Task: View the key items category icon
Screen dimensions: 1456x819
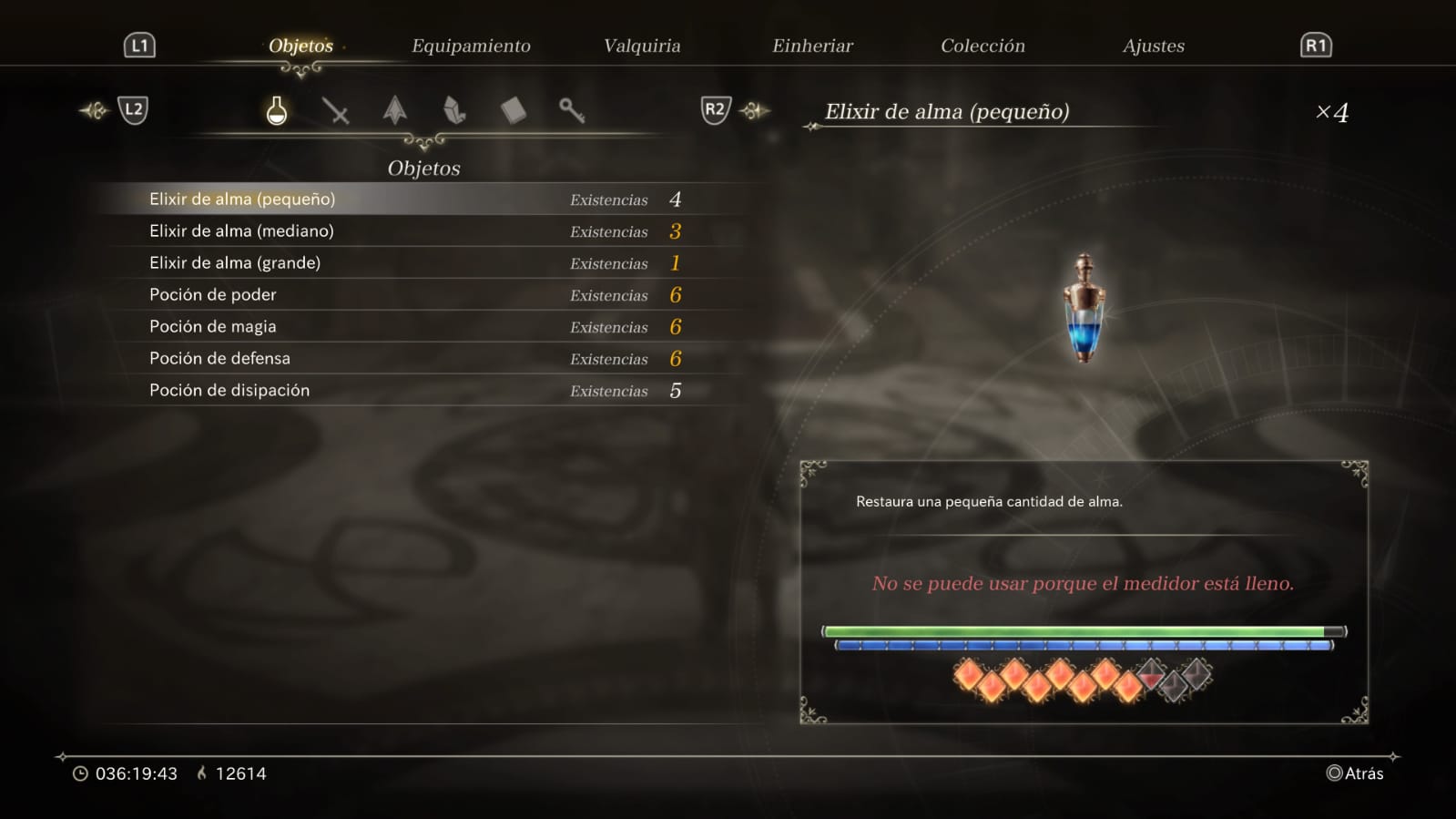Action: point(572,111)
